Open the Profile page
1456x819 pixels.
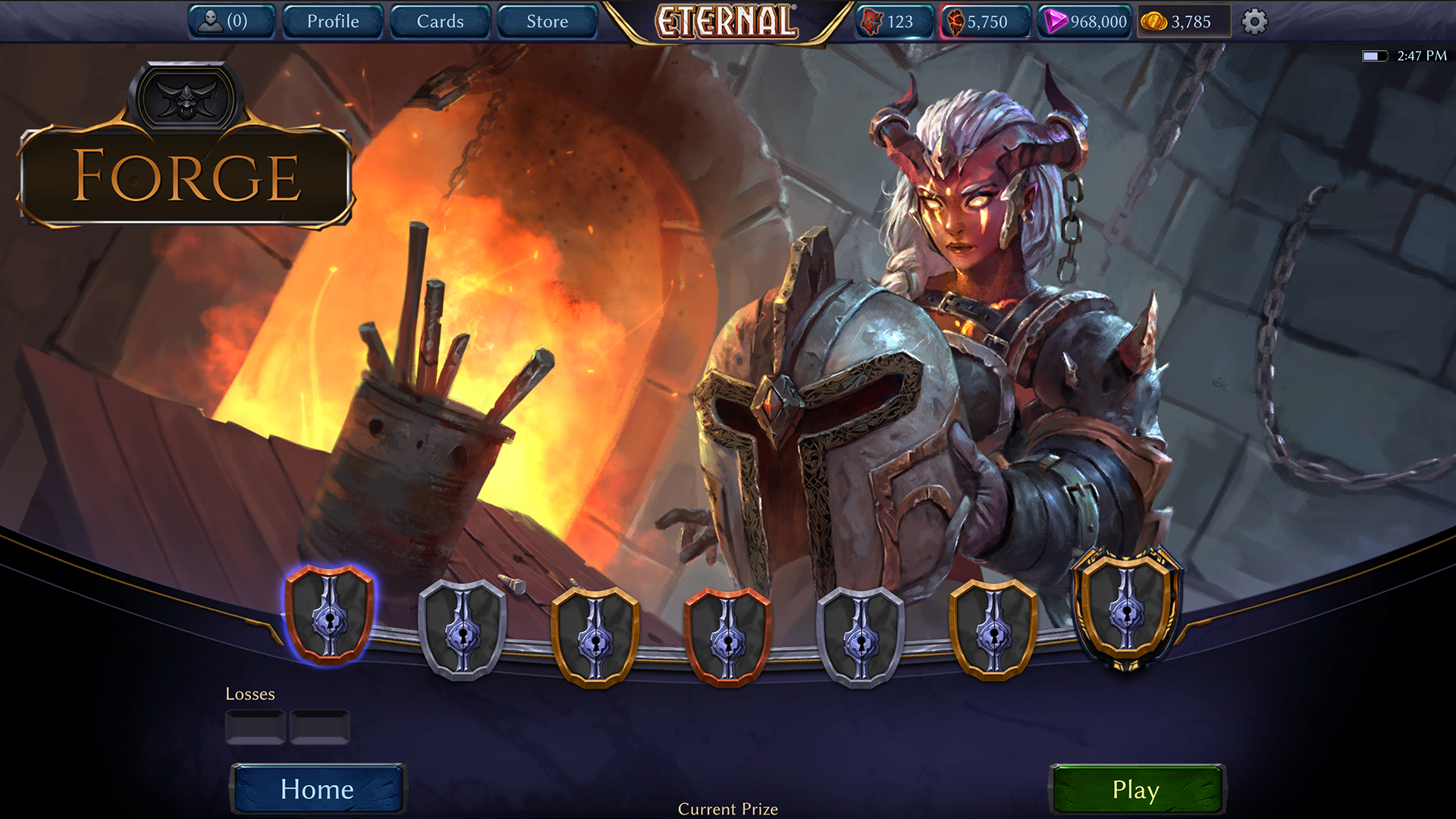(333, 21)
